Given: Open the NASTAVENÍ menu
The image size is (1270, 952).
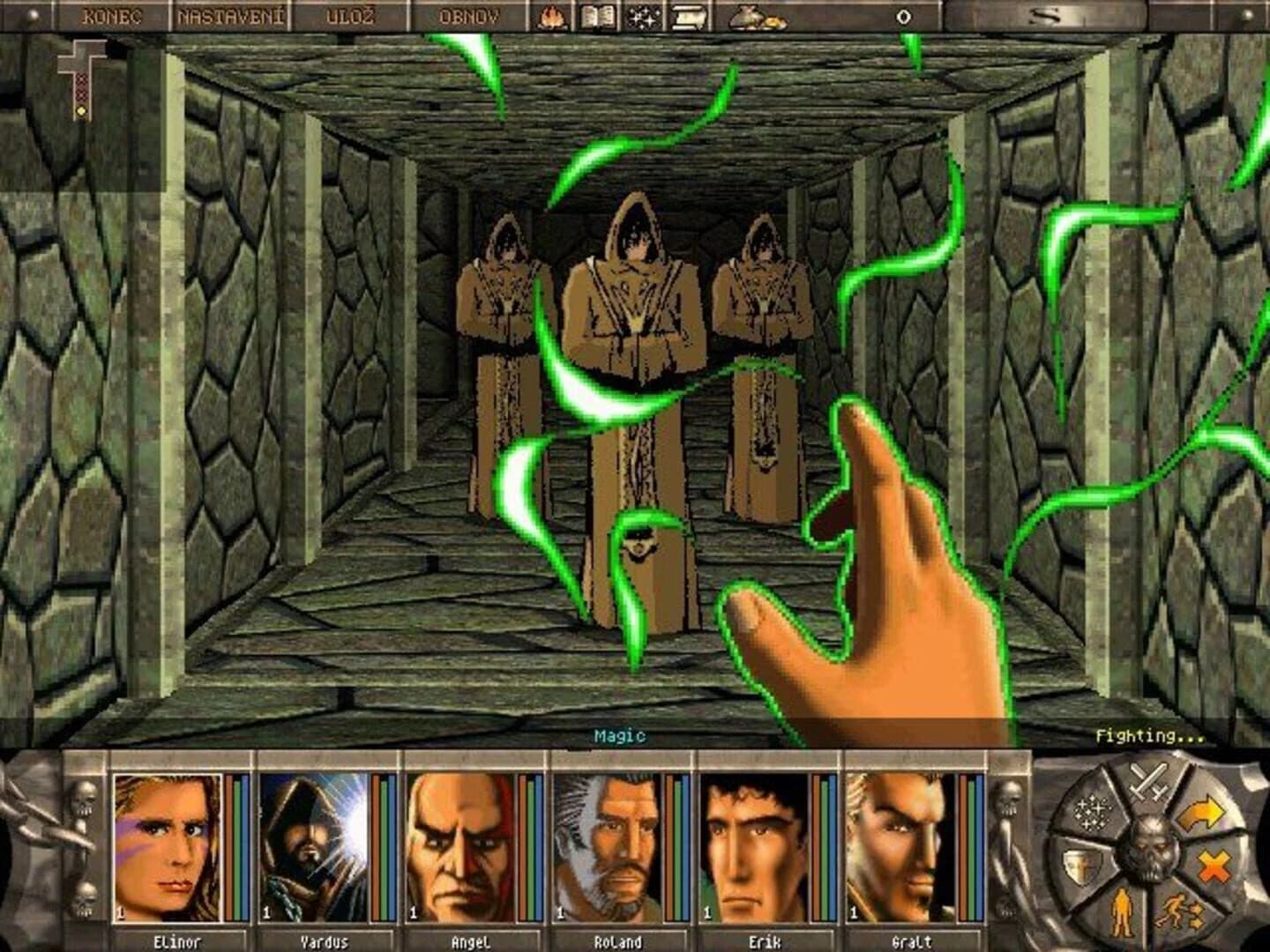Looking at the screenshot, I should coord(233,14).
